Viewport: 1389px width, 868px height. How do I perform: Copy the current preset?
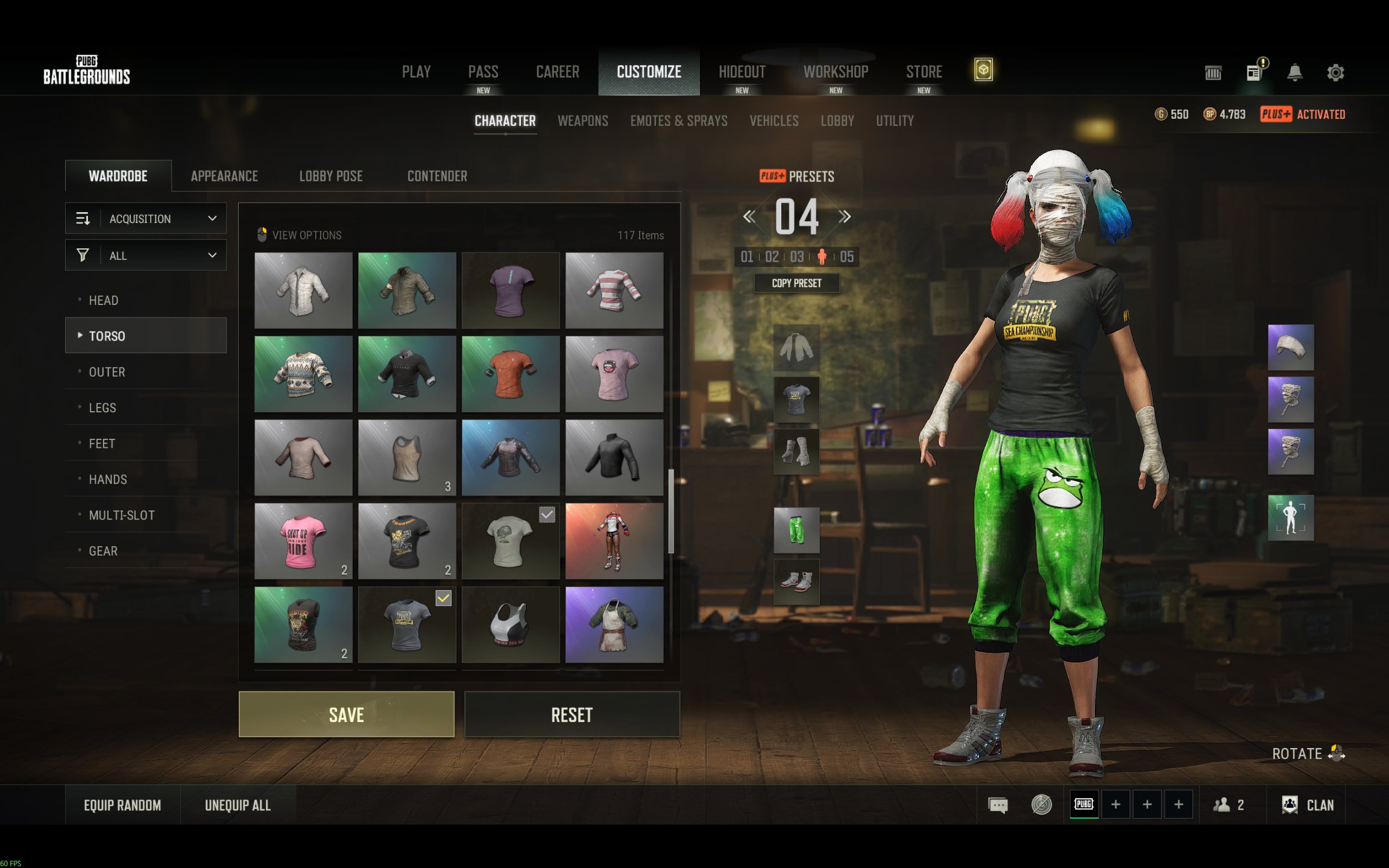(x=796, y=283)
